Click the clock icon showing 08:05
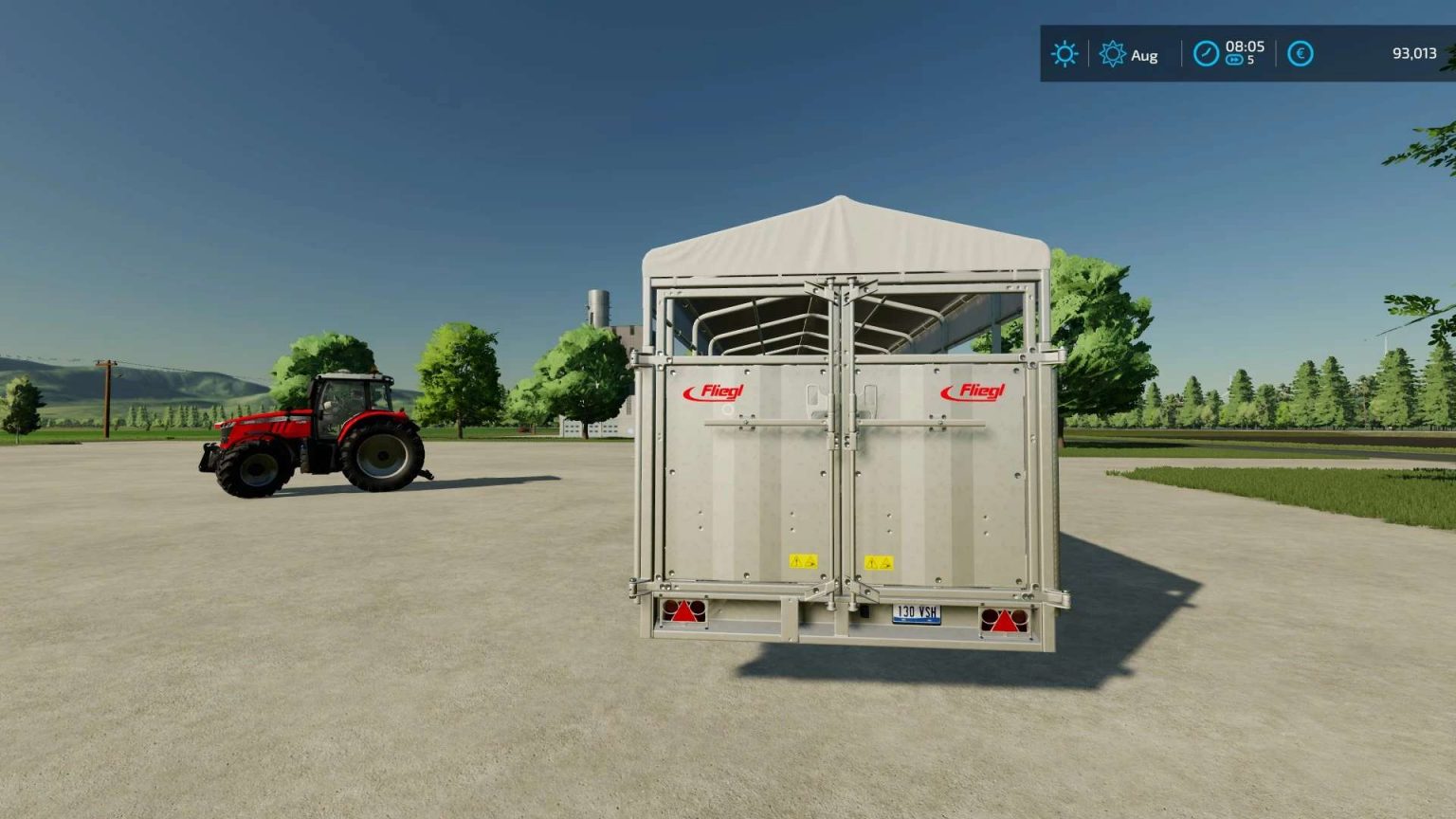1456x819 pixels. 1205,53
